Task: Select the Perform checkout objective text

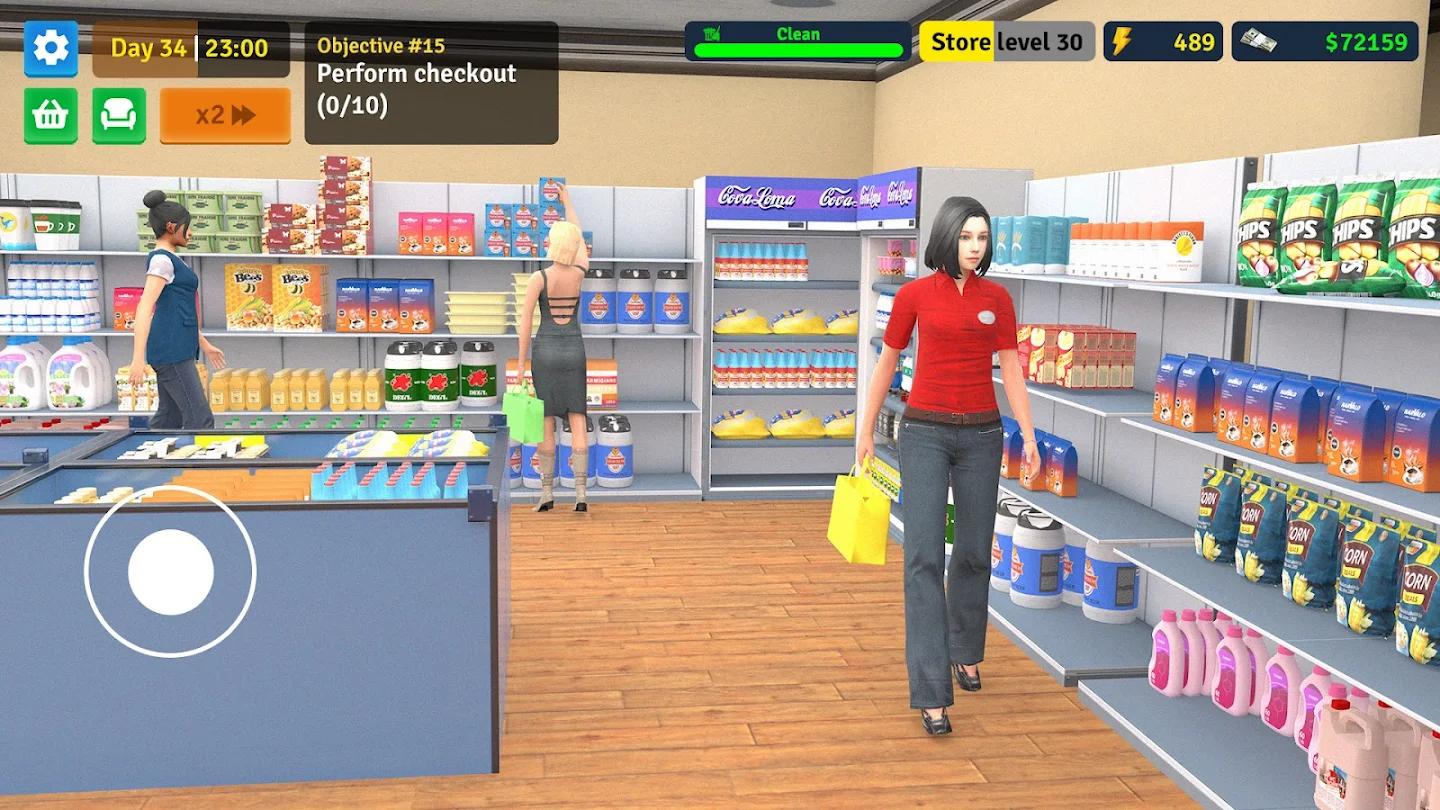Action: [x=416, y=73]
